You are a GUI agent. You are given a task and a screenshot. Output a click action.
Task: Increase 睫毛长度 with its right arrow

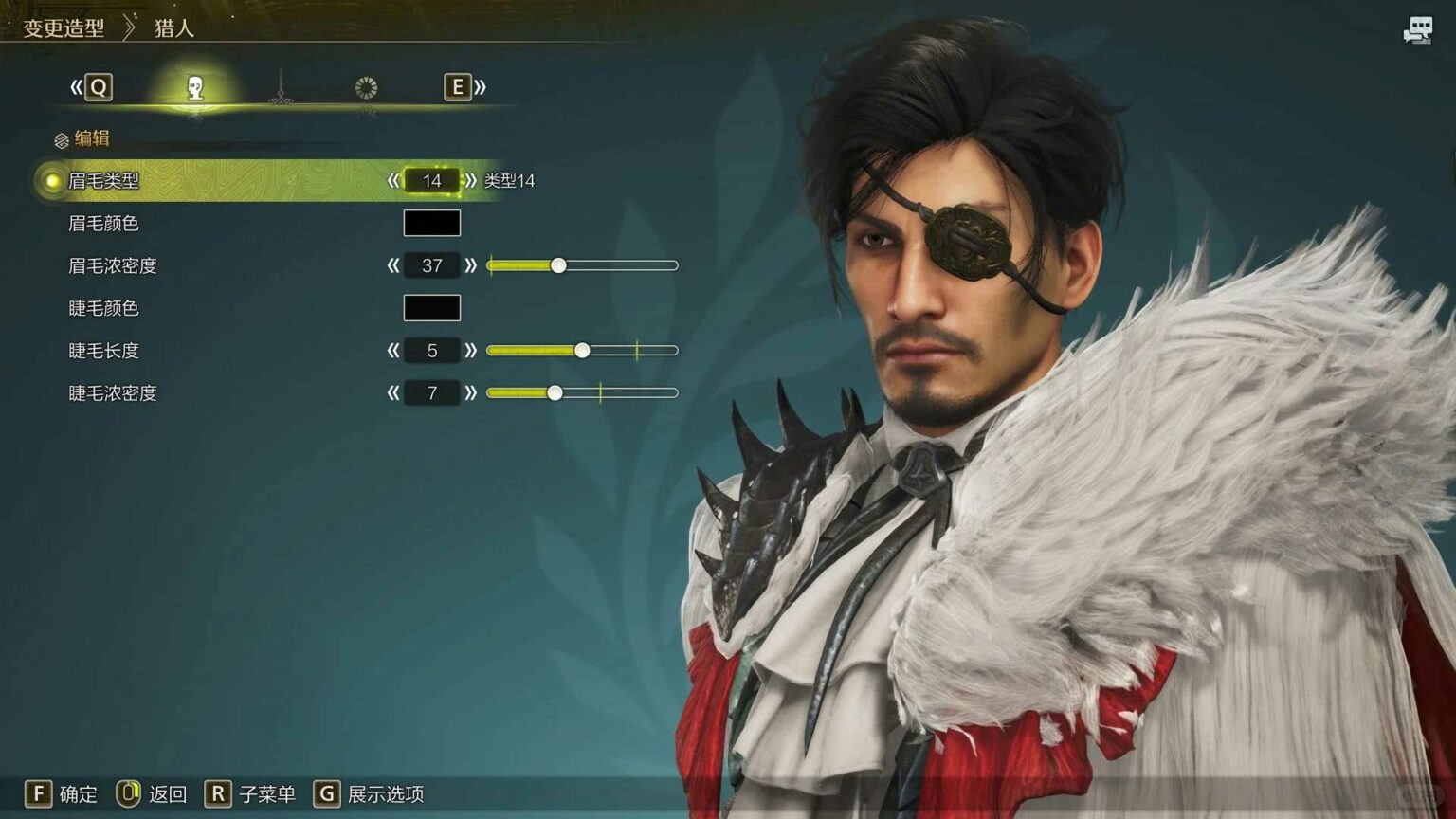(x=471, y=351)
